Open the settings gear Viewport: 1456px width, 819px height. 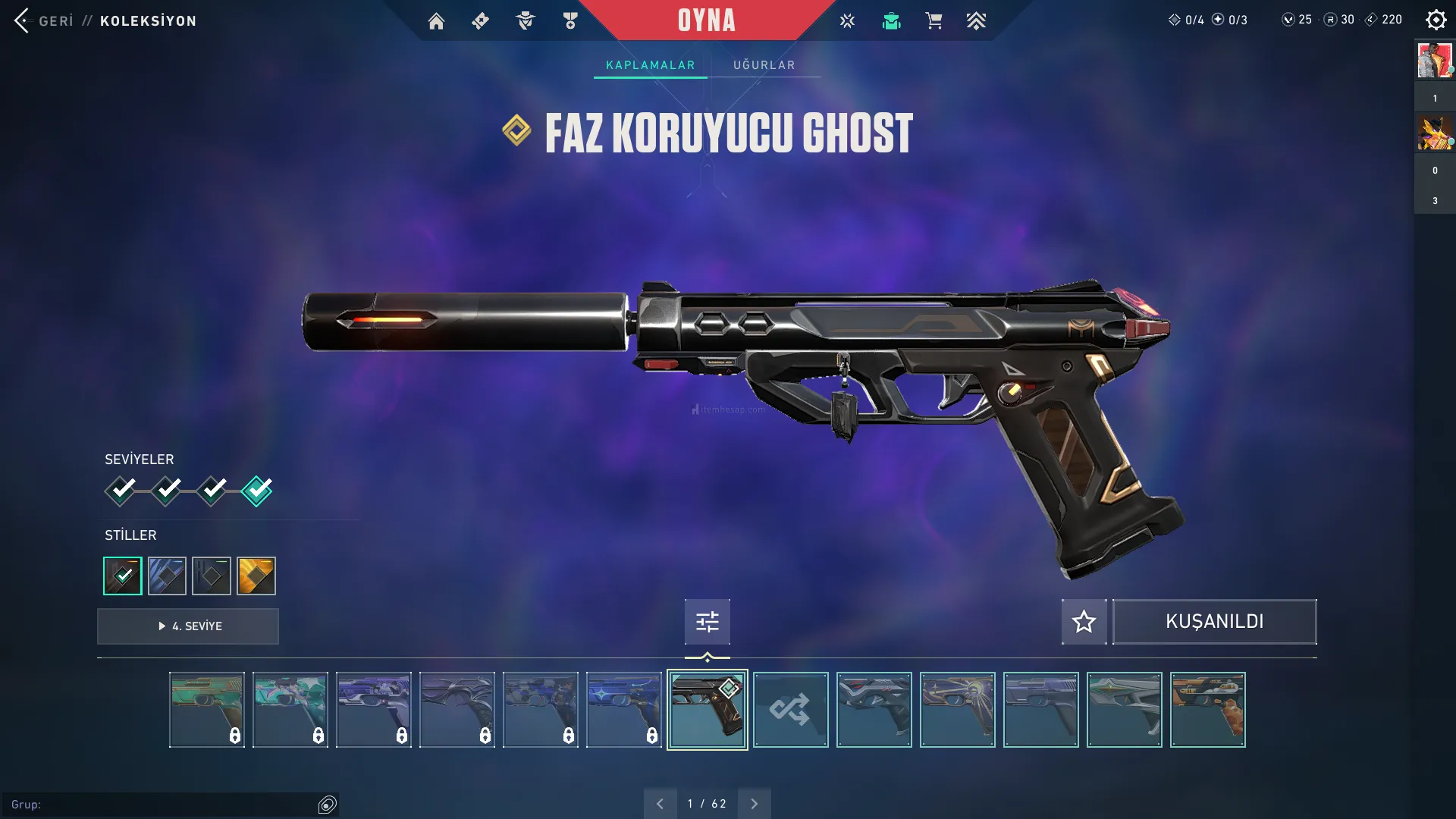(x=1436, y=20)
